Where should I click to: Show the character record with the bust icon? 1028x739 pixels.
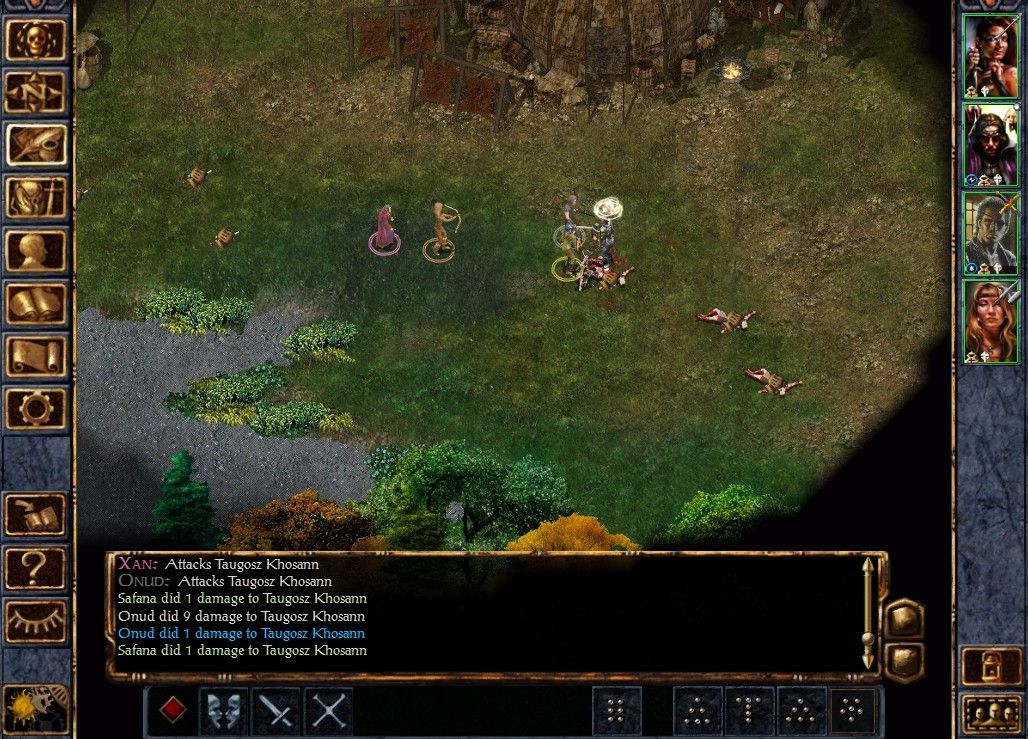click(x=36, y=251)
